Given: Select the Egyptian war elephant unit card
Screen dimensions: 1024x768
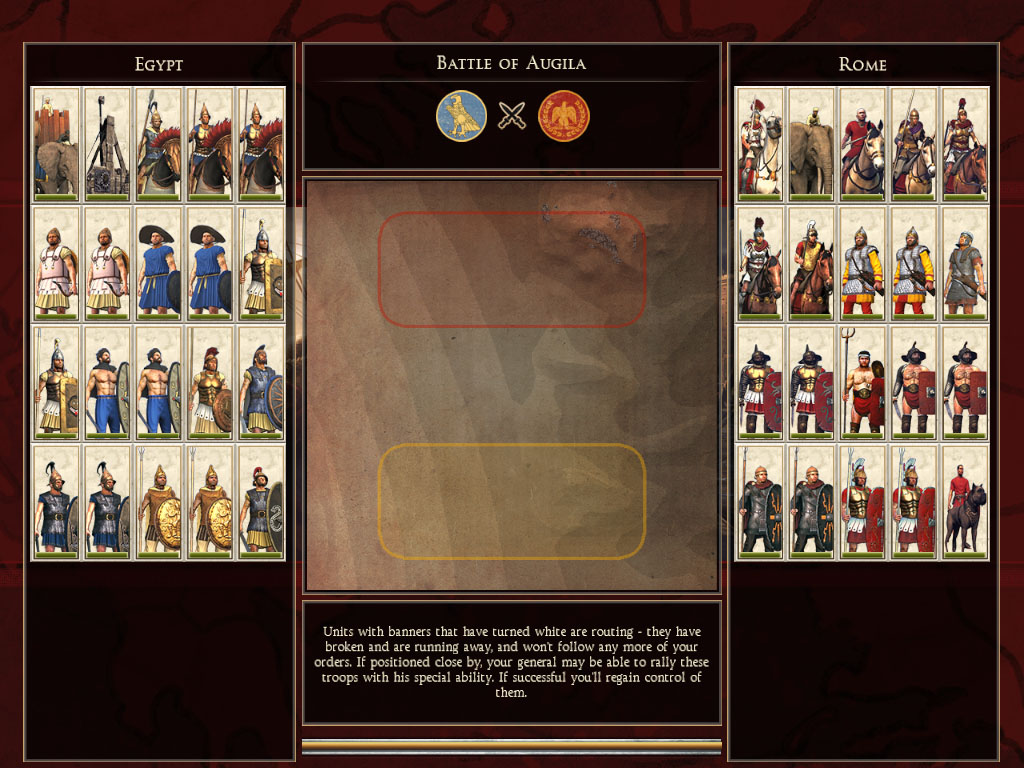Looking at the screenshot, I should point(56,143).
